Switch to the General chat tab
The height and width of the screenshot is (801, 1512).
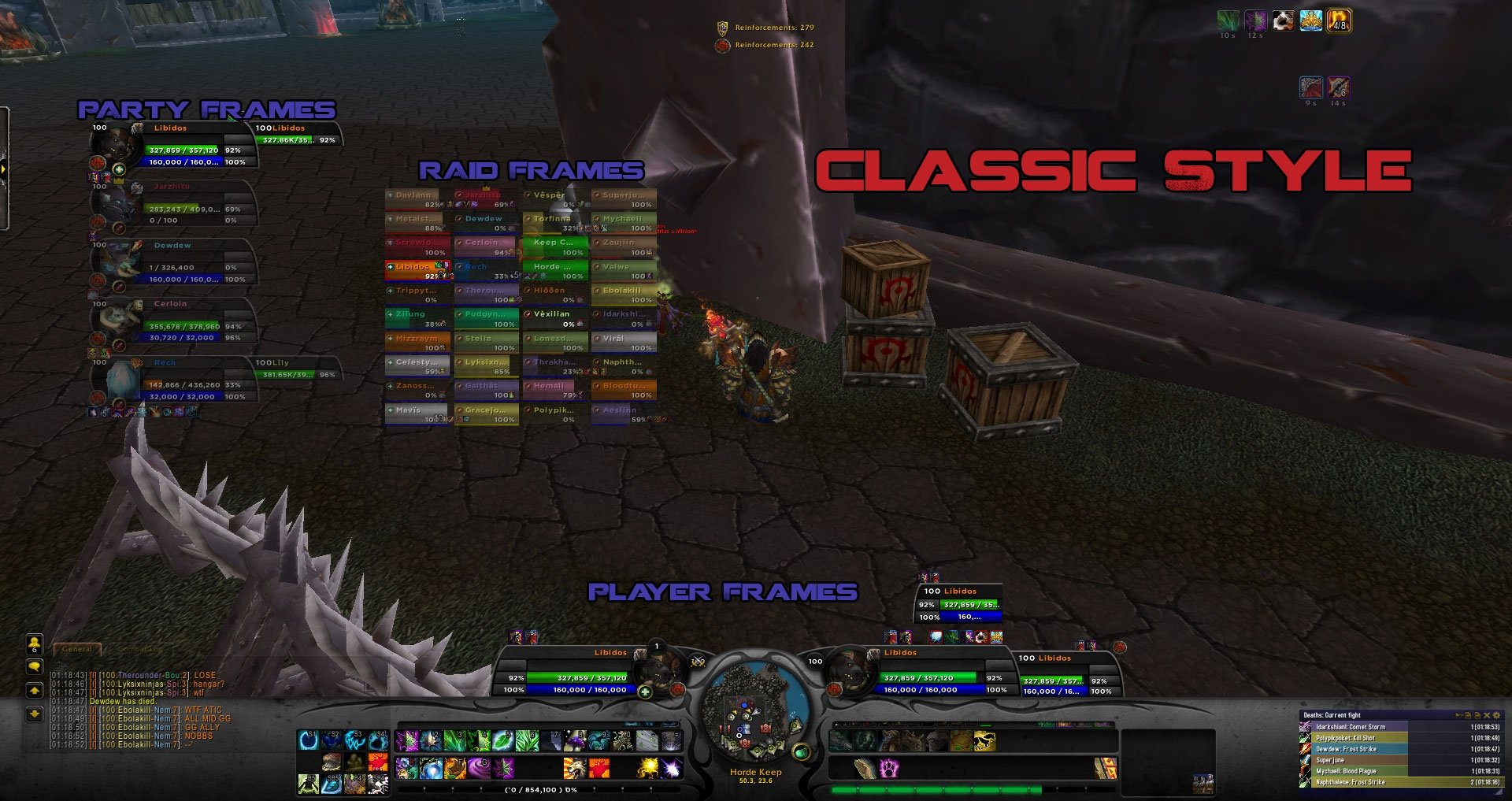pos(77,649)
